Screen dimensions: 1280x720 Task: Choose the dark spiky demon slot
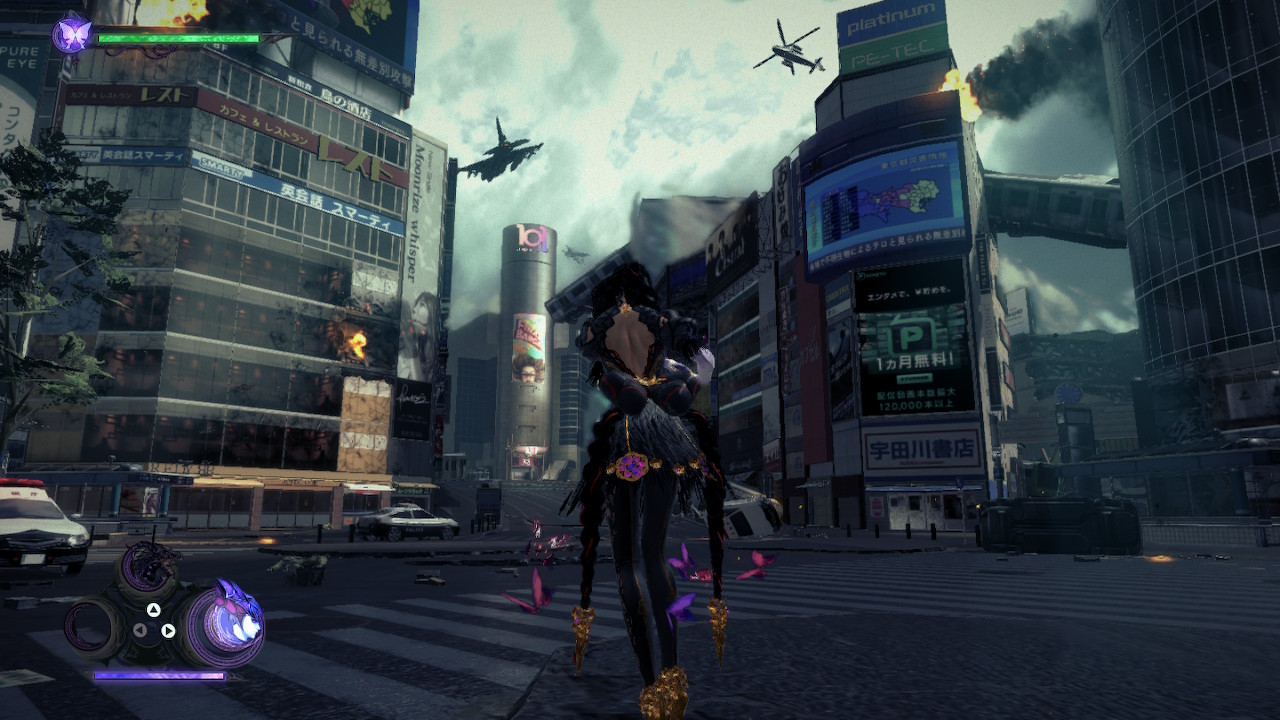pyautogui.click(x=148, y=571)
